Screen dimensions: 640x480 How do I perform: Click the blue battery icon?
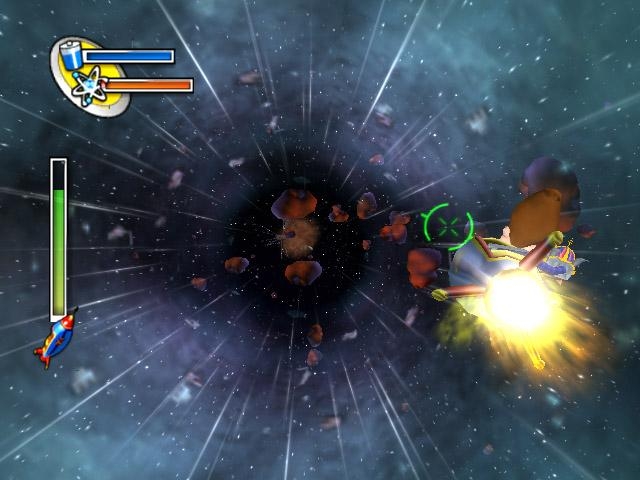73,54
